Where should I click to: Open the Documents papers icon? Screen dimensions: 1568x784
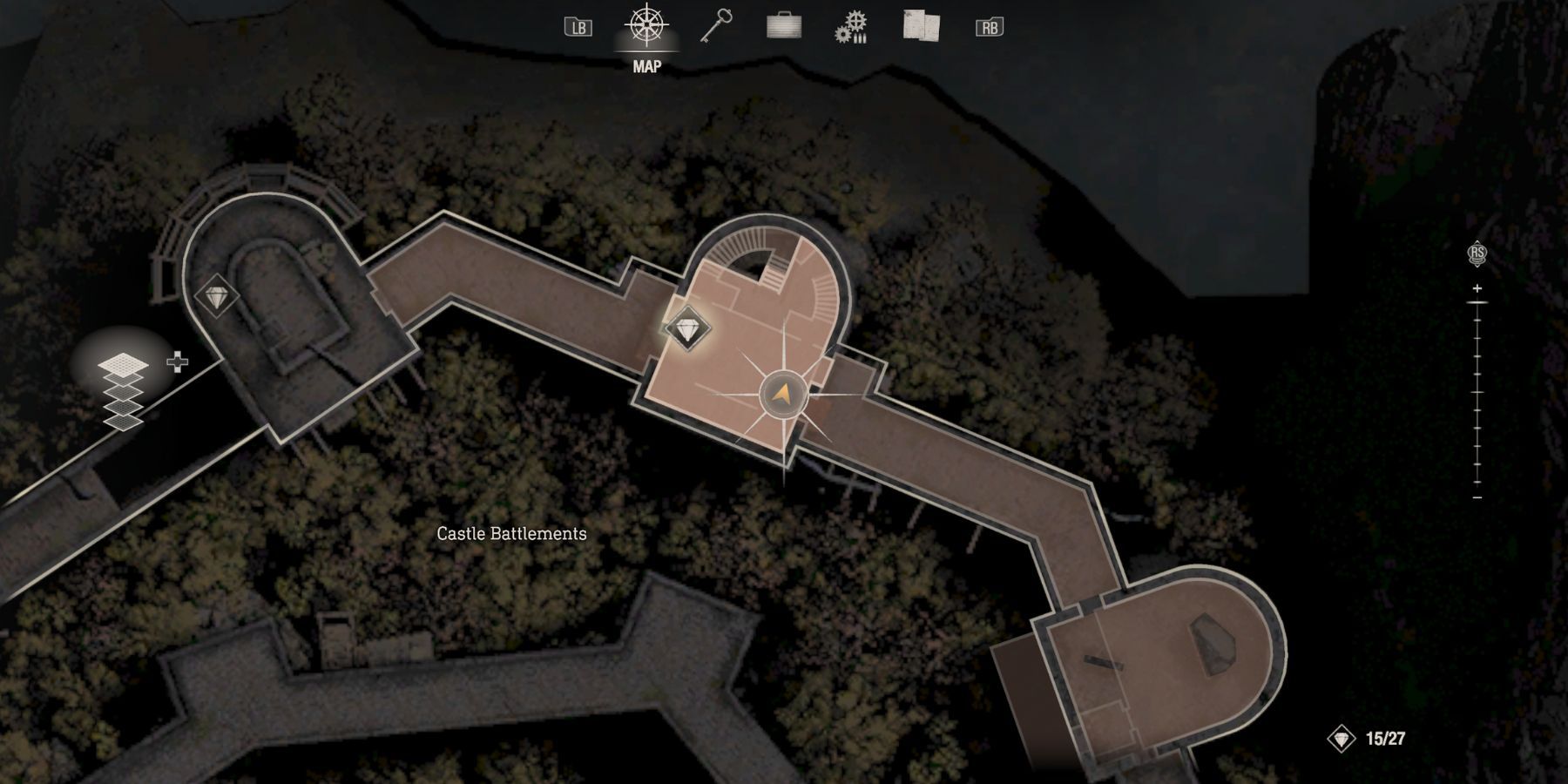pyautogui.click(x=921, y=26)
